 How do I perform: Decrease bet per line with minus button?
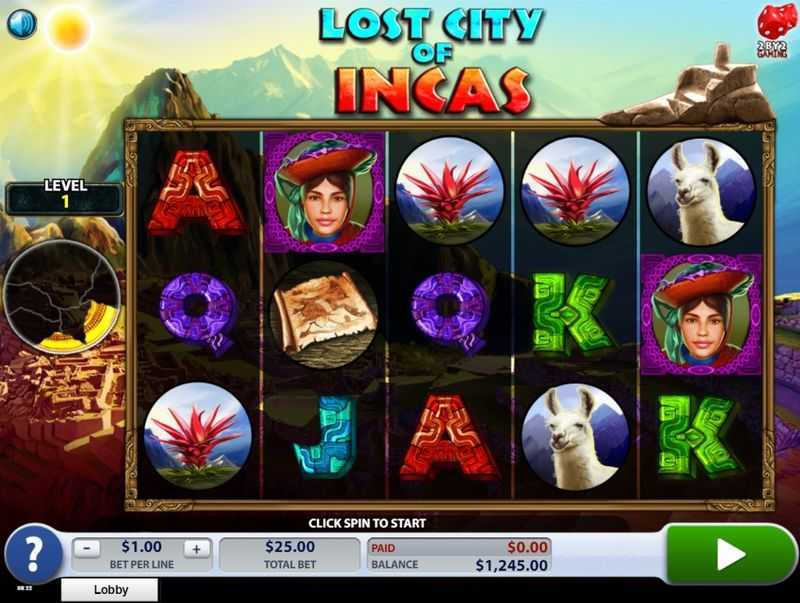tap(88, 548)
